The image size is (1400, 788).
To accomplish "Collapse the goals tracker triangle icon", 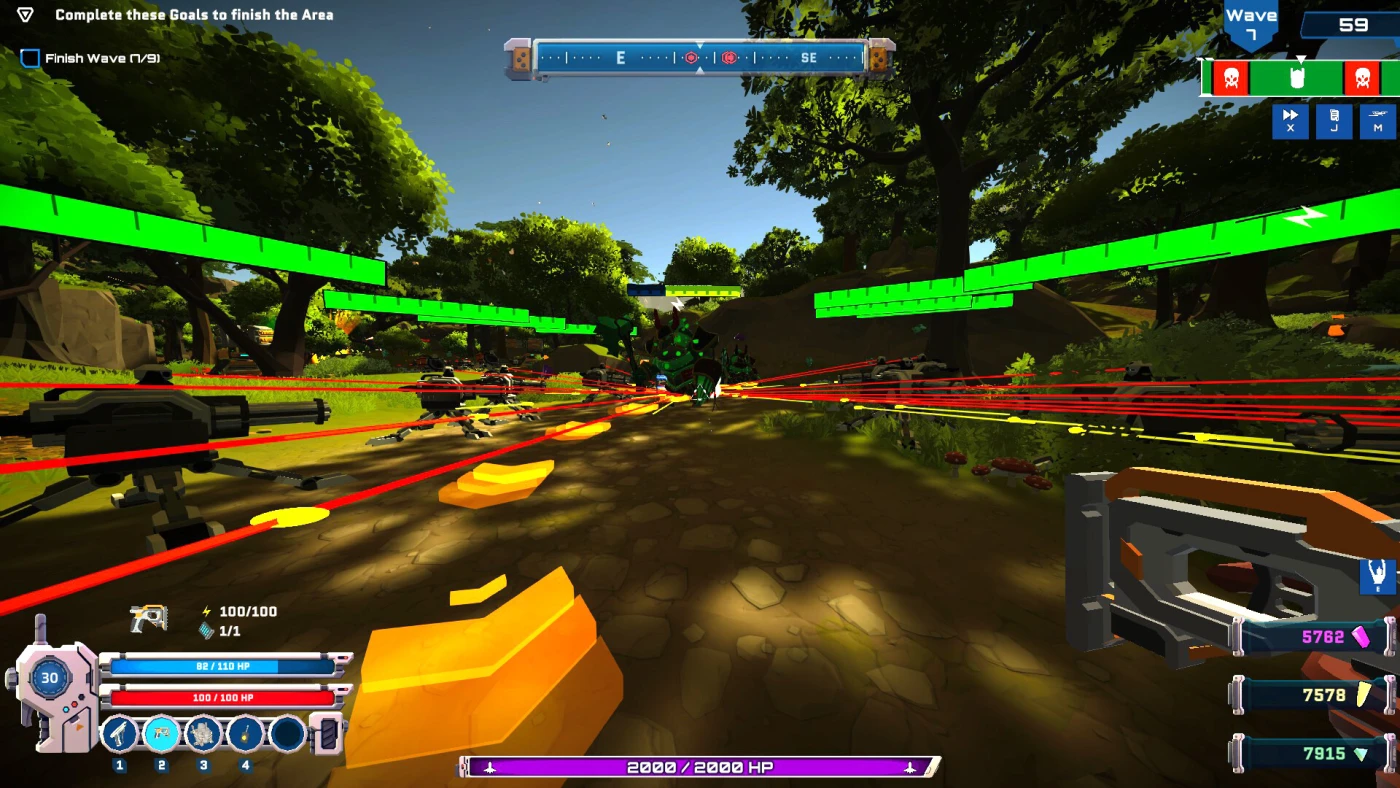I will 25,15.
